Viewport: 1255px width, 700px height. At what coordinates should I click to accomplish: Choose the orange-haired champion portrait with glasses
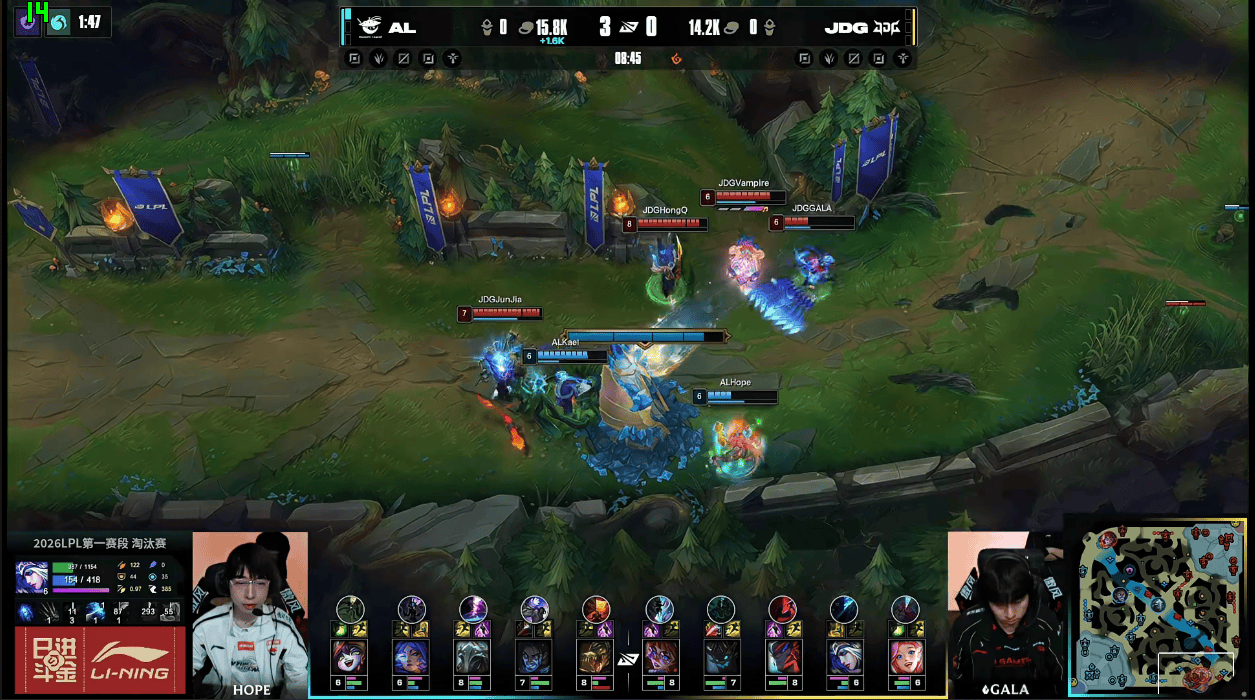click(x=659, y=657)
